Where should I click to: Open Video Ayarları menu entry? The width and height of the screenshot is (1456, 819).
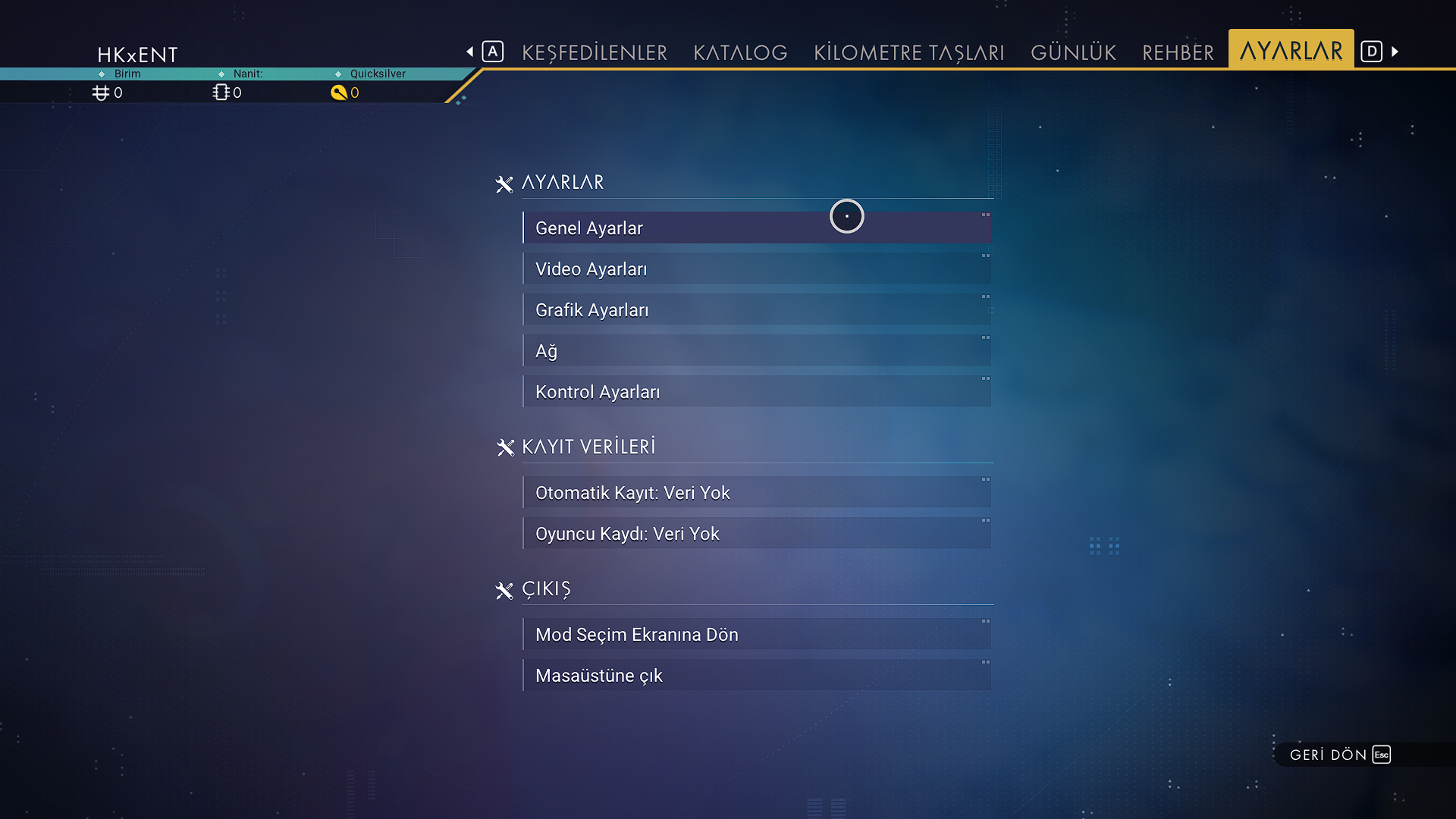point(756,269)
